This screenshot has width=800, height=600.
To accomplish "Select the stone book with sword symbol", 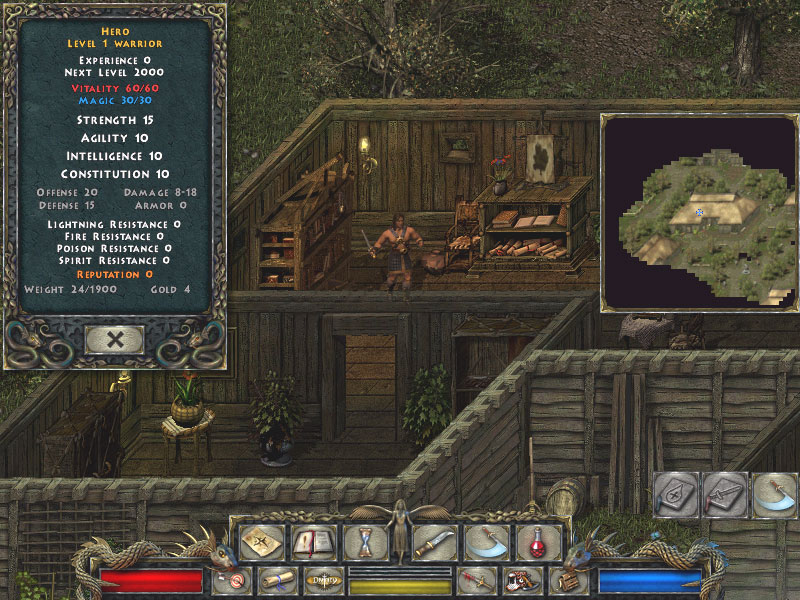I will pyautogui.click(x=724, y=495).
